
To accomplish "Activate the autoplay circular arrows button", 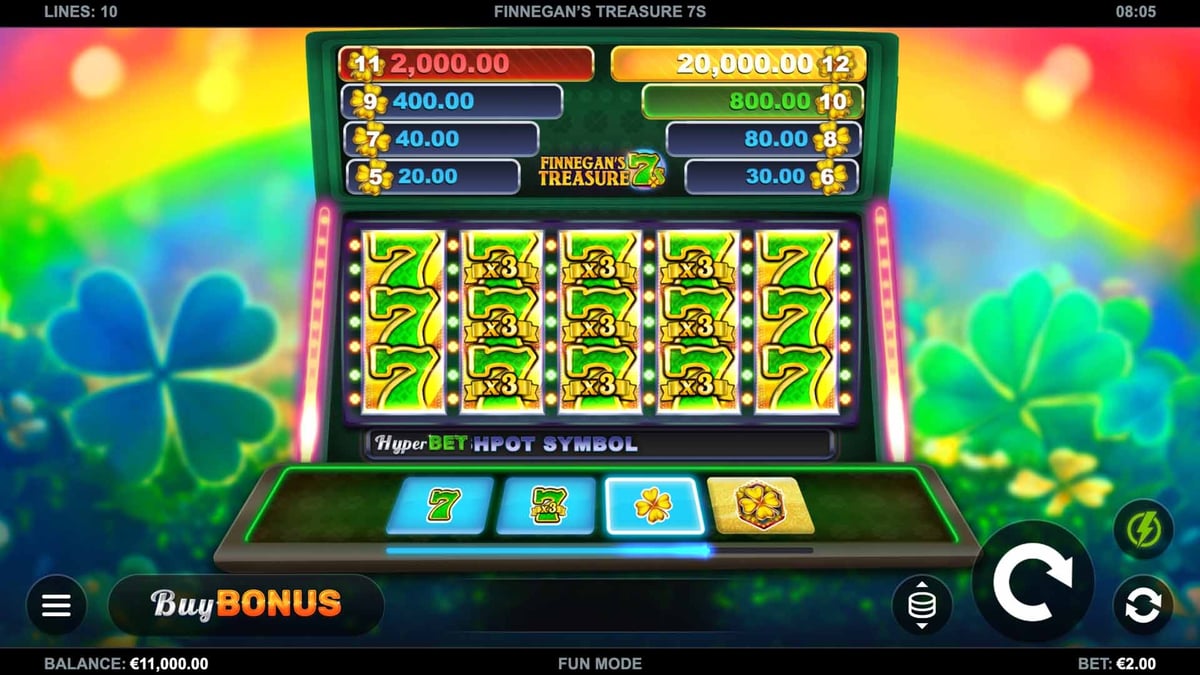I will 1143,605.
